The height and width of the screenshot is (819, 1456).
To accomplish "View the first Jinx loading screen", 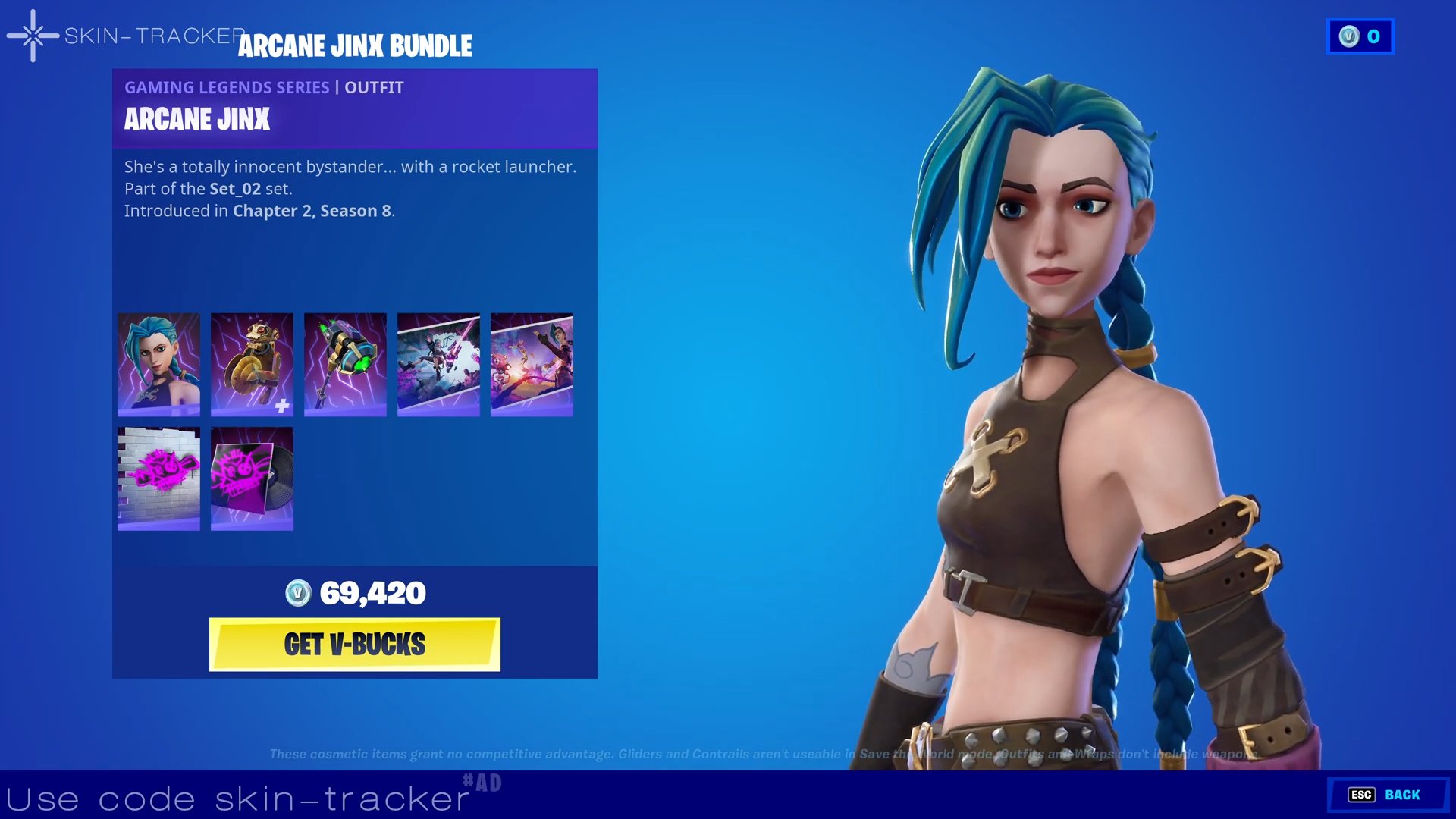I will pyautogui.click(x=438, y=364).
